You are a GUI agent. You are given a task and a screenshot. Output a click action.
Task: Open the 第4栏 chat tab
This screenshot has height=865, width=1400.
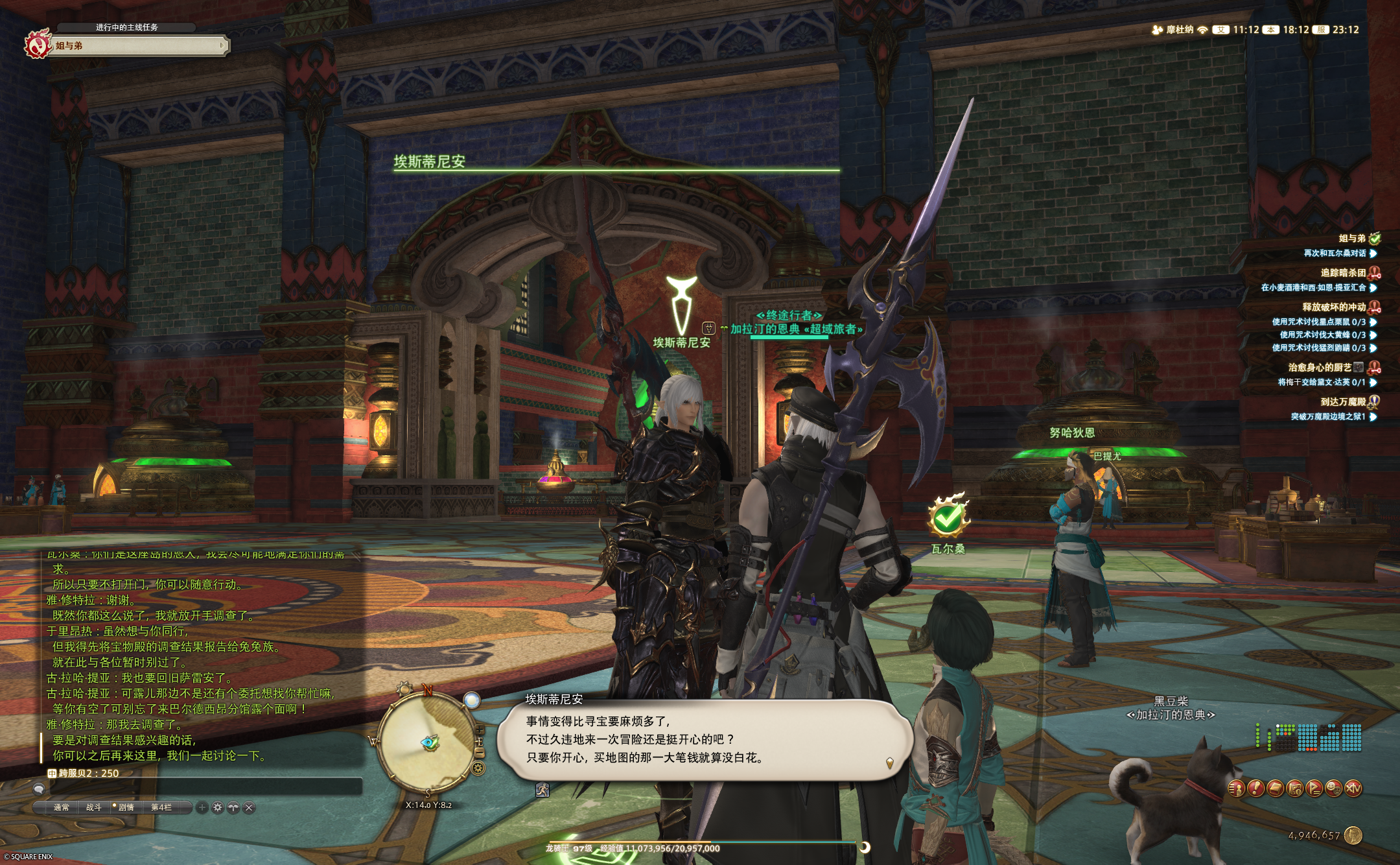[x=161, y=807]
